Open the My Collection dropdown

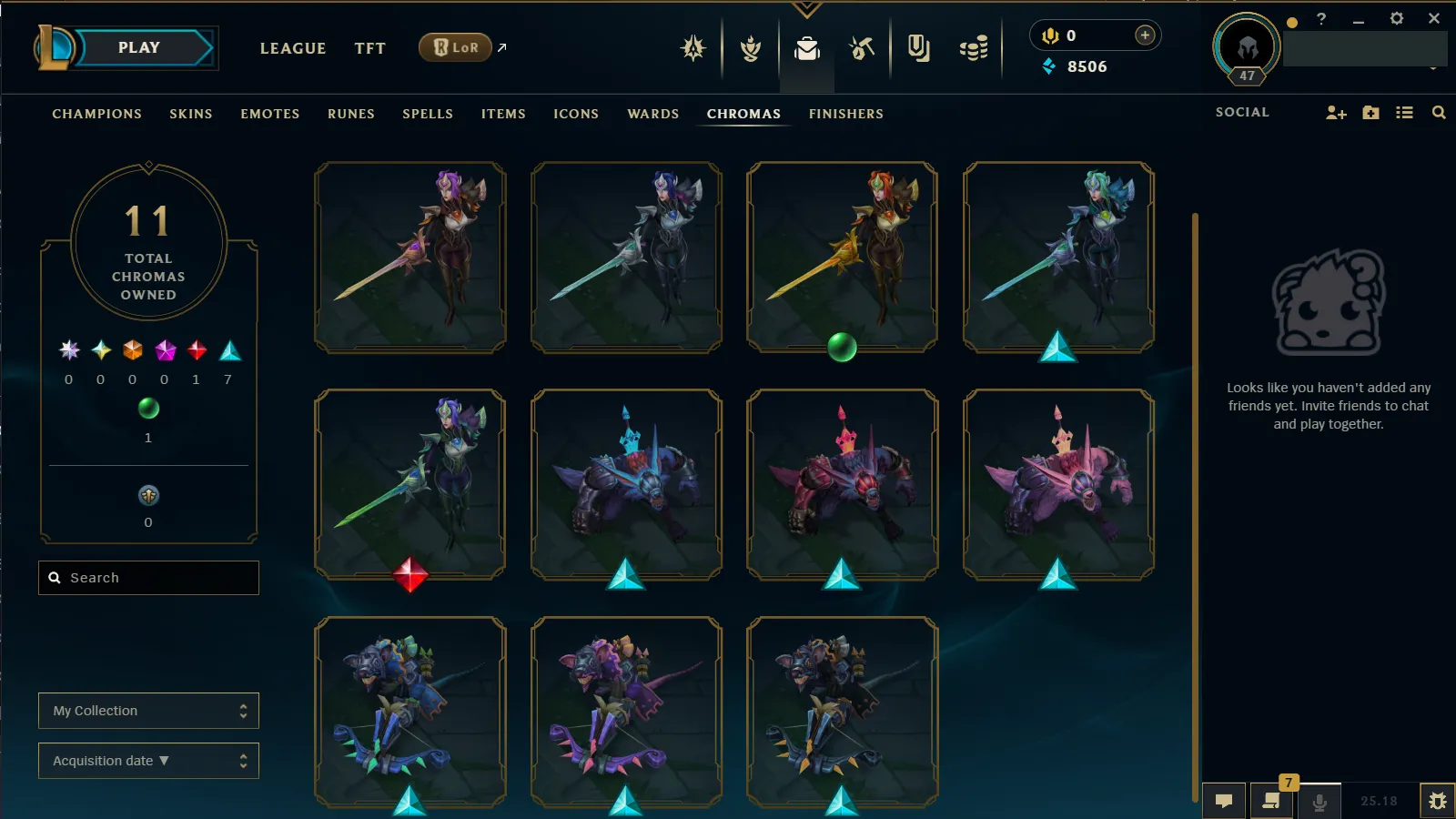(x=148, y=711)
